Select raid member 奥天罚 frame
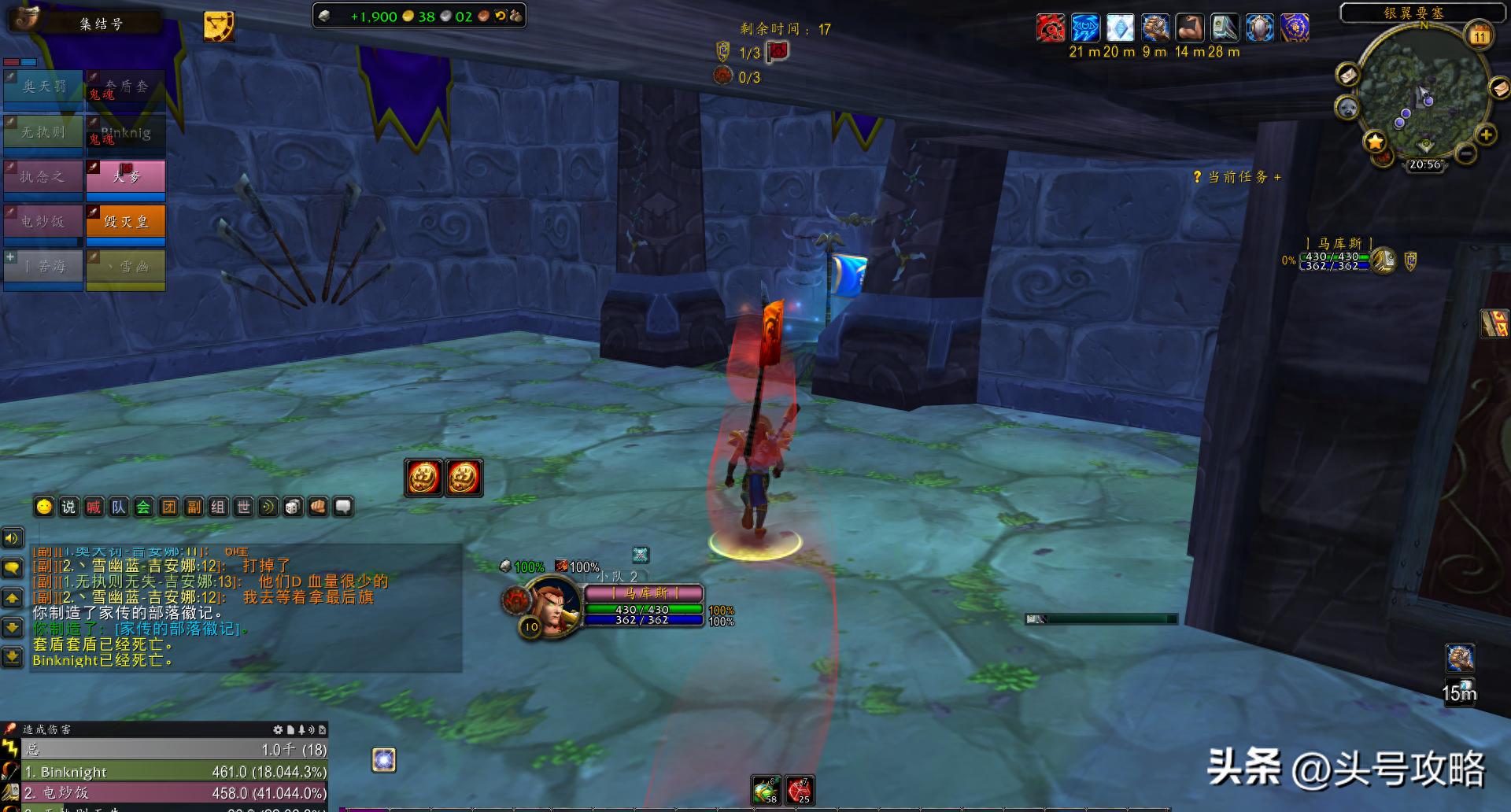Screen dimensions: 1511x812 click(x=43, y=87)
